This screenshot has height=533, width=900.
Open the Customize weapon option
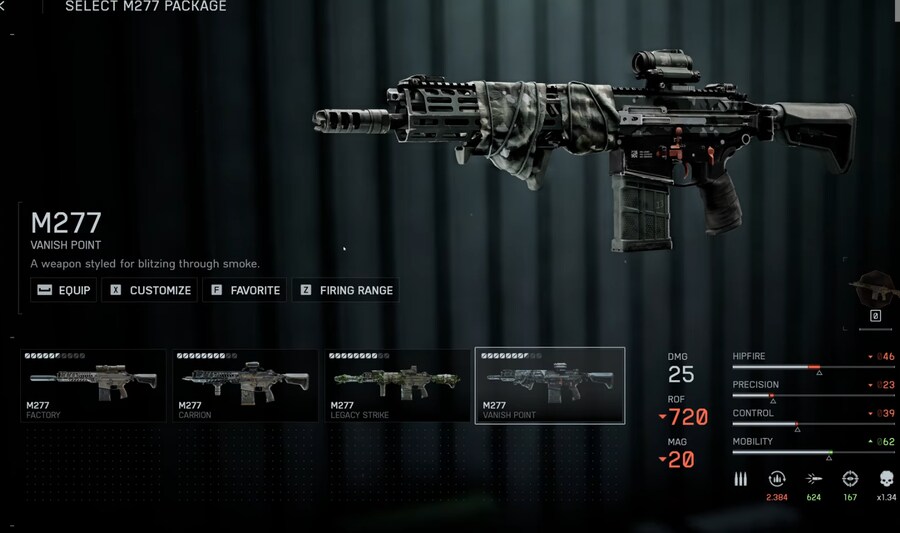(149, 290)
